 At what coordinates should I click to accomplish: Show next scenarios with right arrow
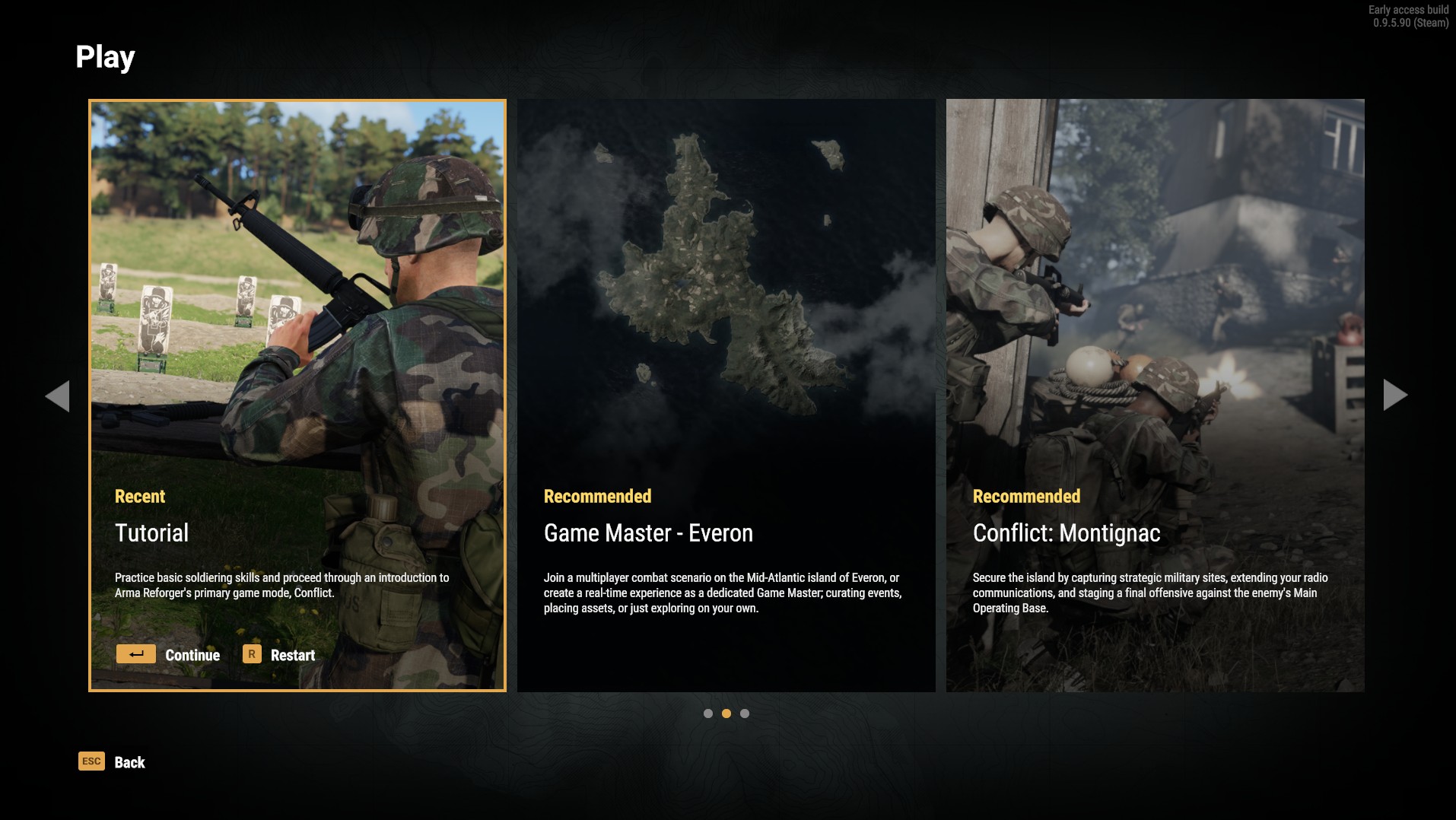click(1395, 395)
